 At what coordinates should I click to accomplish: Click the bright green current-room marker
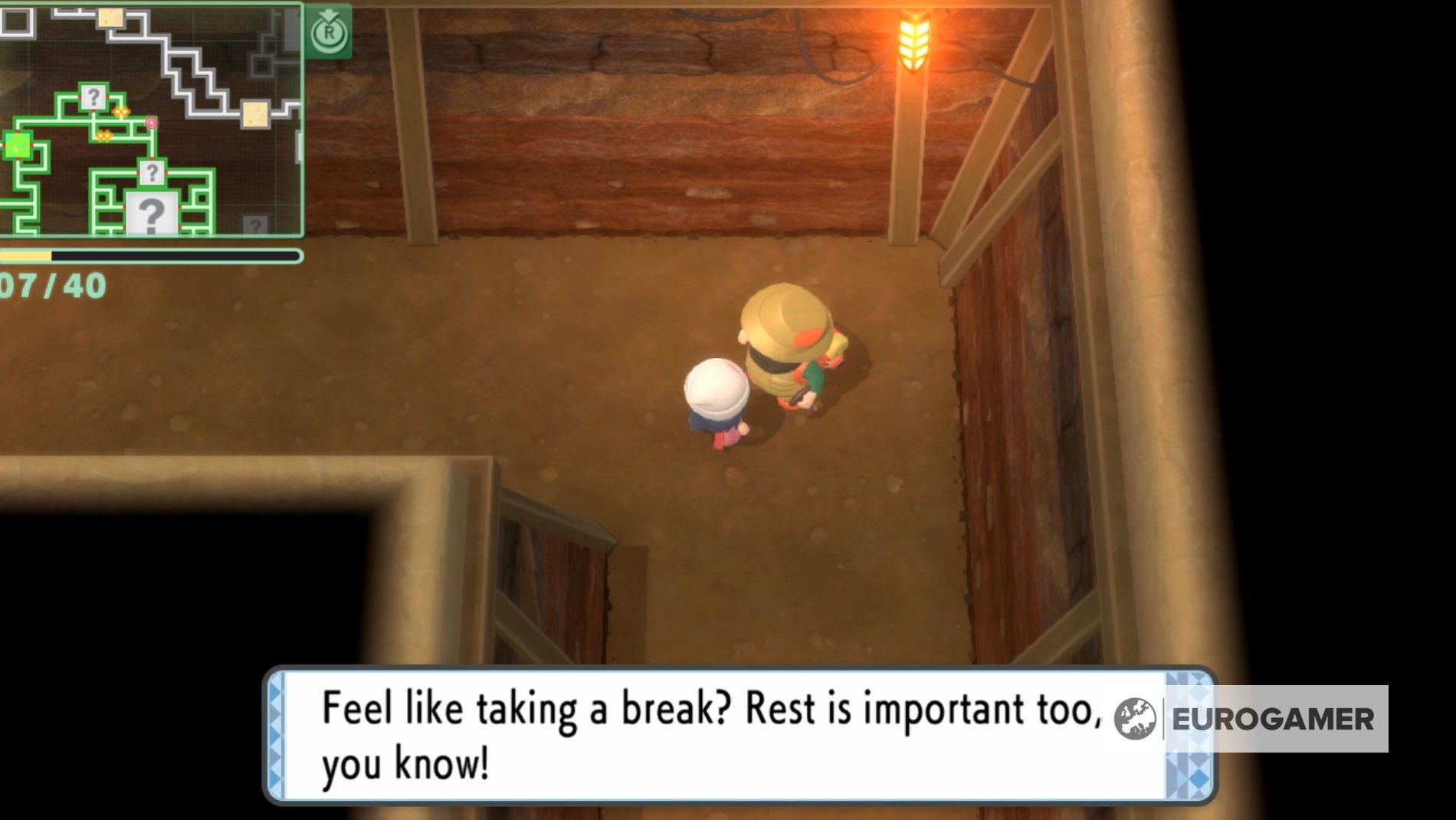click(x=17, y=146)
